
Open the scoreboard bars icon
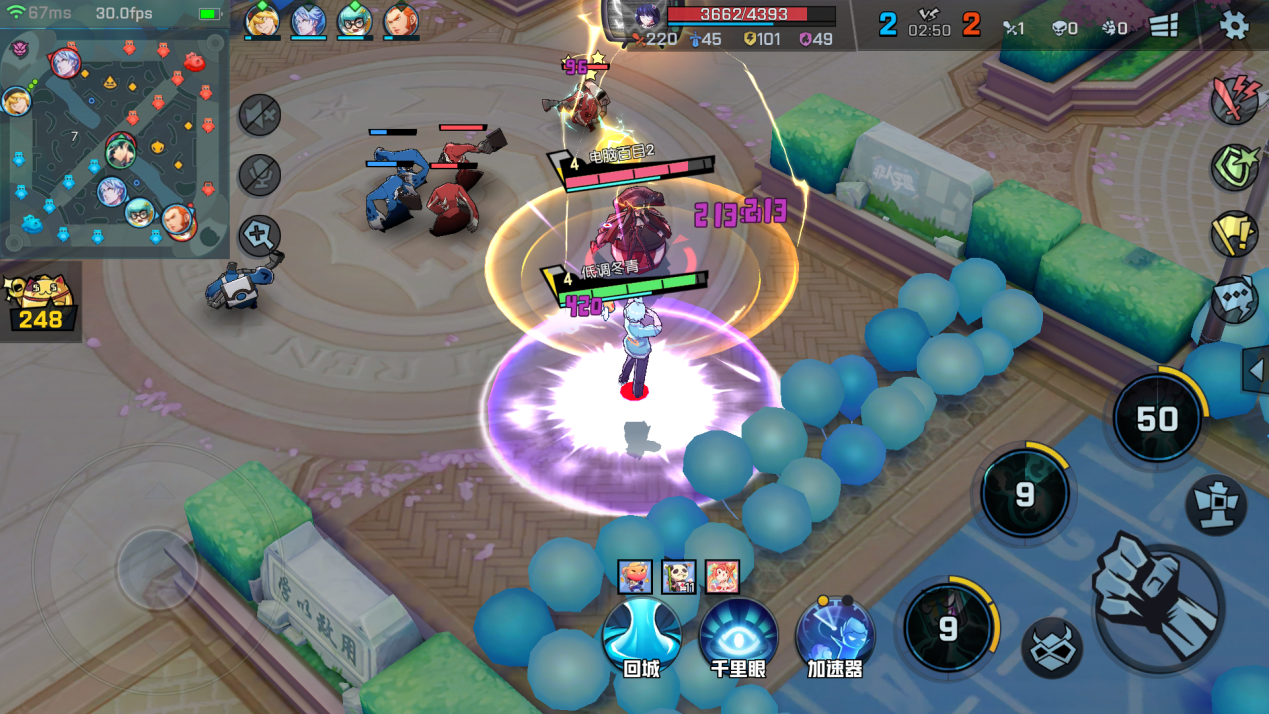[1164, 26]
